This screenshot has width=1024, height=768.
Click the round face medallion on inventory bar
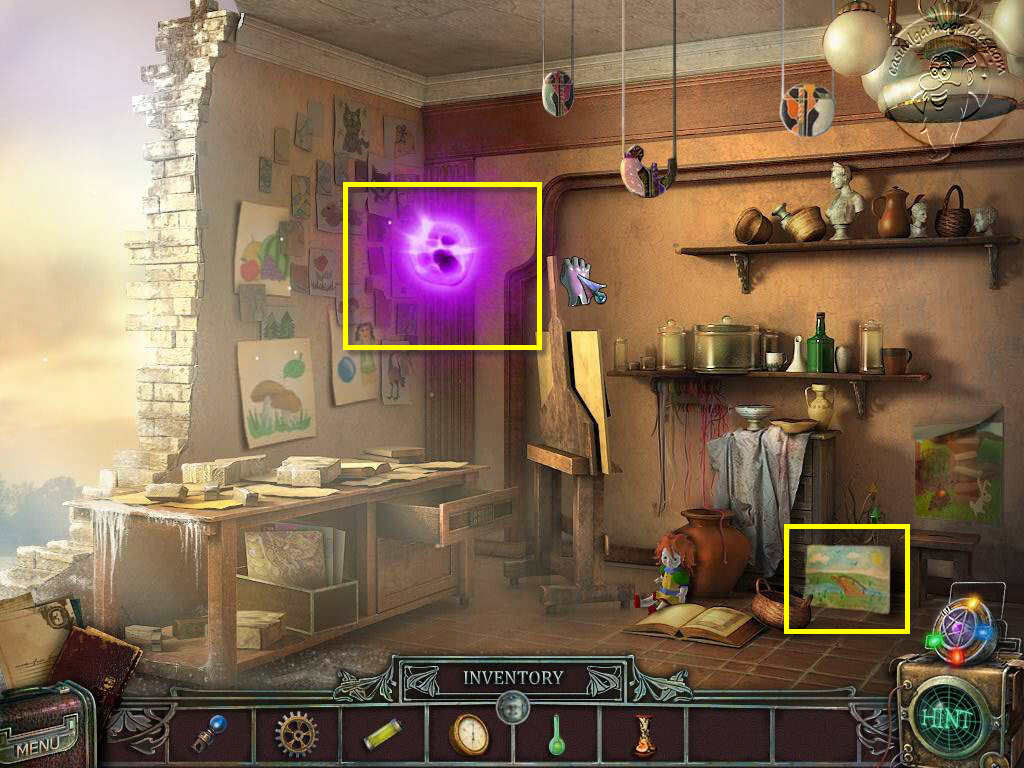click(512, 707)
